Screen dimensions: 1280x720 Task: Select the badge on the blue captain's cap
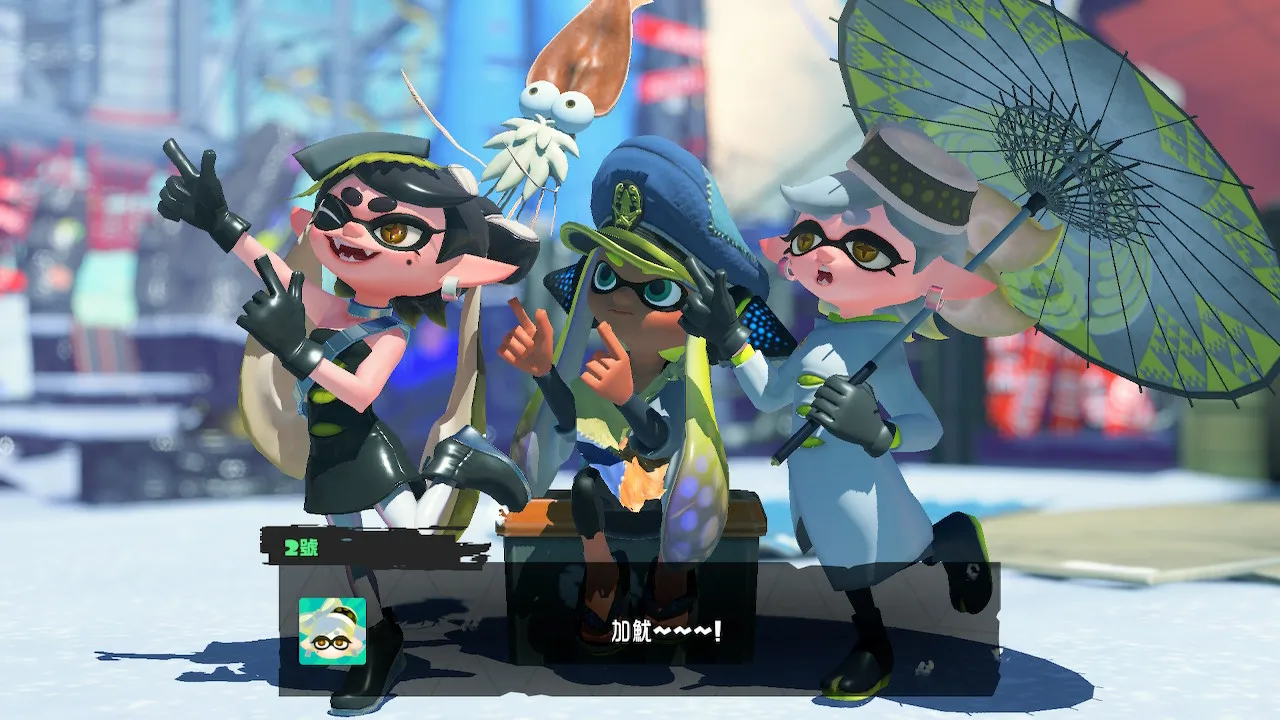click(627, 200)
